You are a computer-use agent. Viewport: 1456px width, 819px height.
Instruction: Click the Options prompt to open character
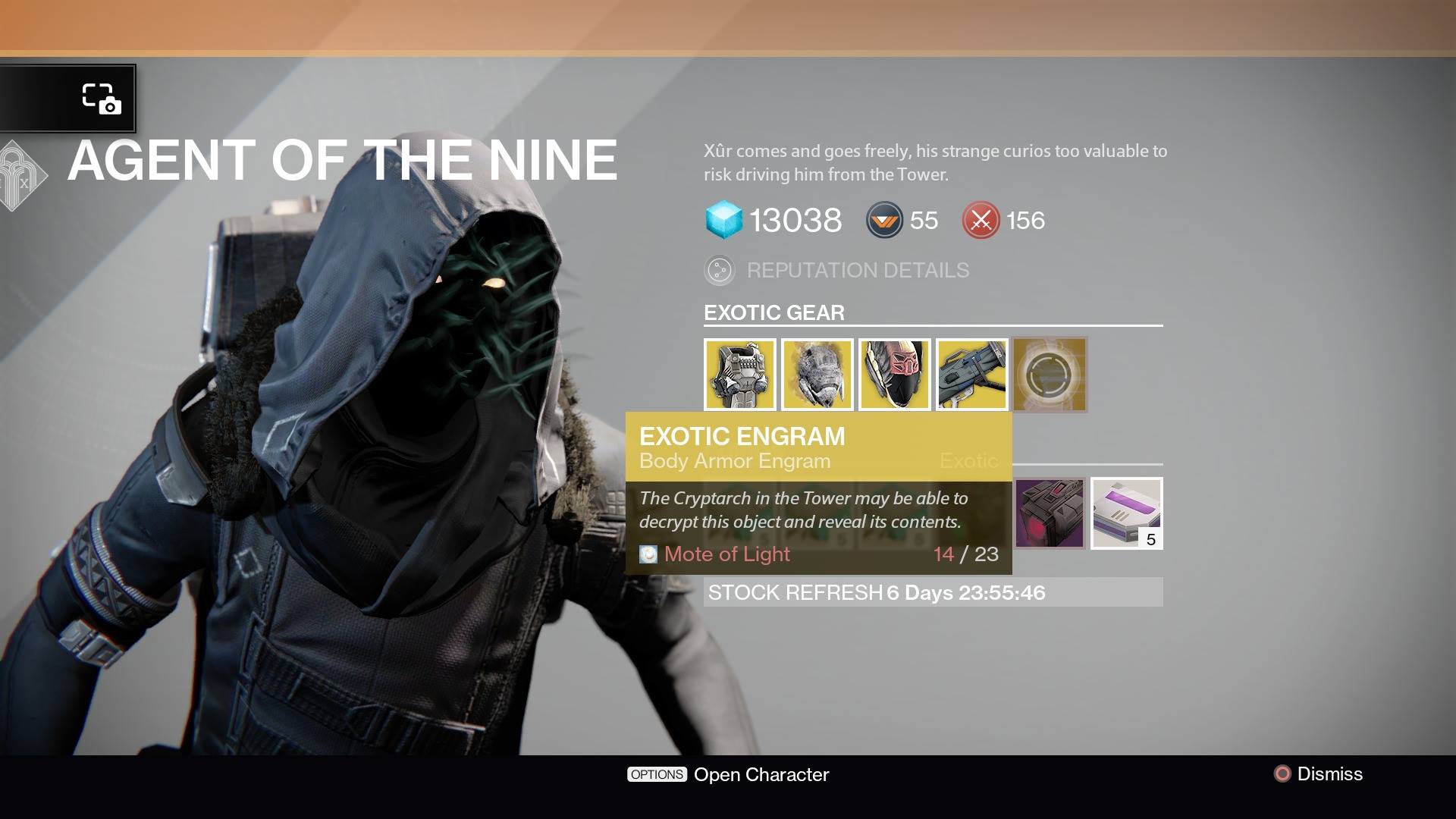(x=657, y=774)
